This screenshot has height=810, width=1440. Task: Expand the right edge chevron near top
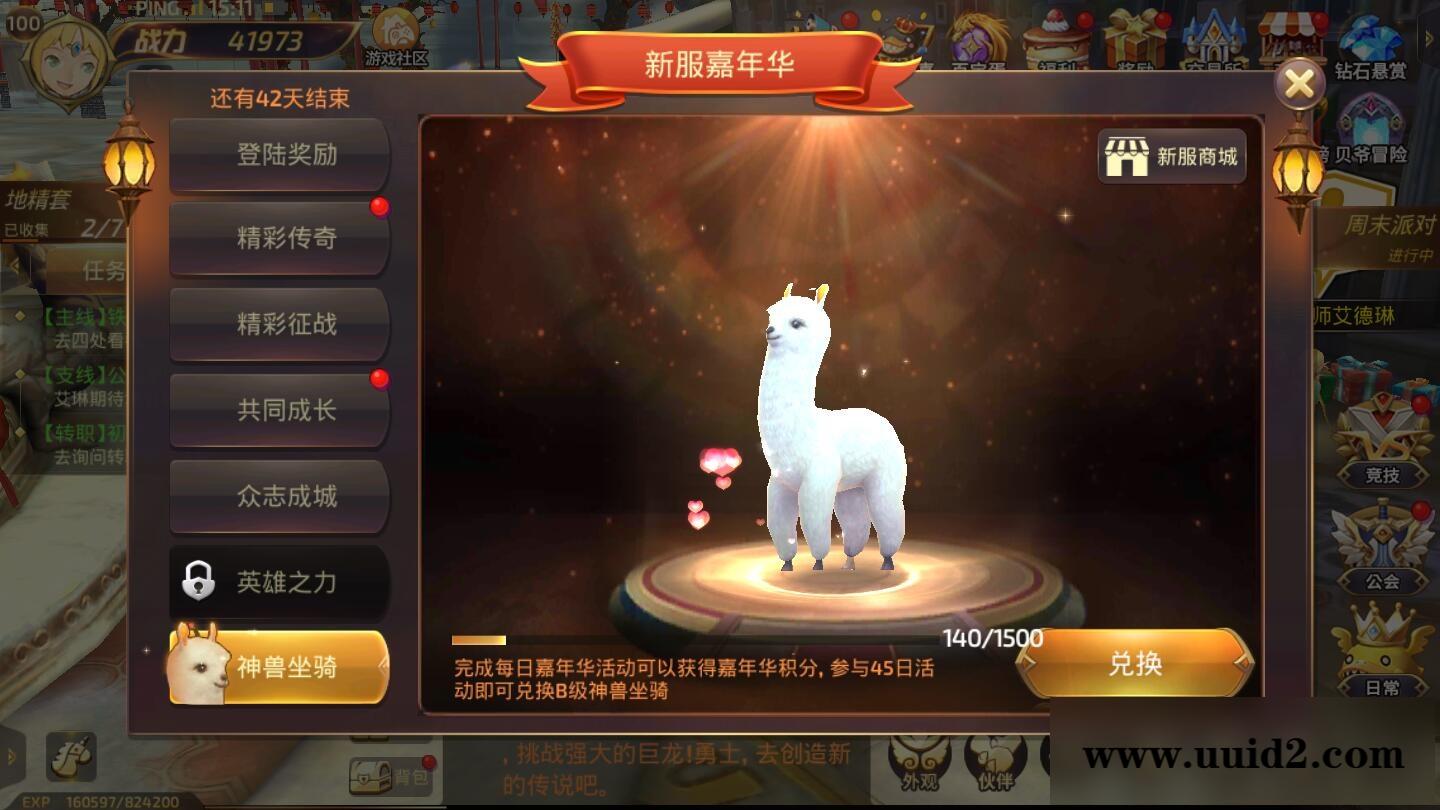coord(1429,38)
